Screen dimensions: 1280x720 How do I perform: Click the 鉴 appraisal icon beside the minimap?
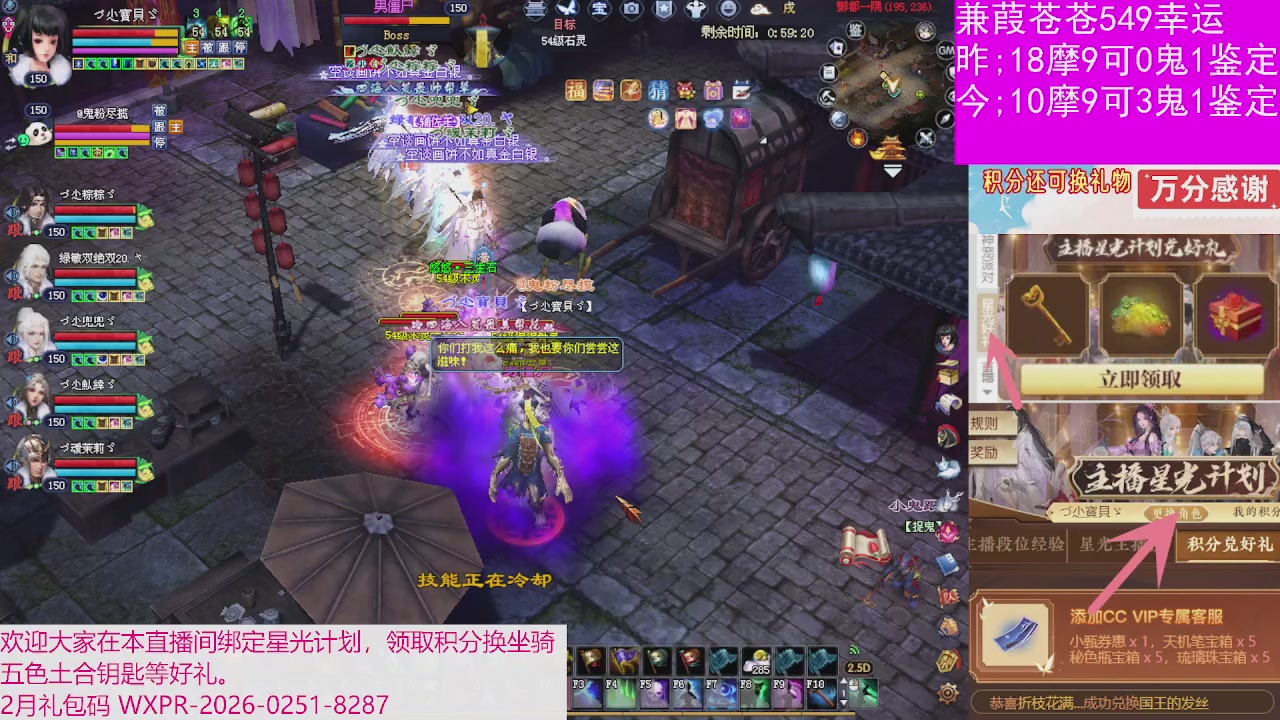click(x=854, y=31)
